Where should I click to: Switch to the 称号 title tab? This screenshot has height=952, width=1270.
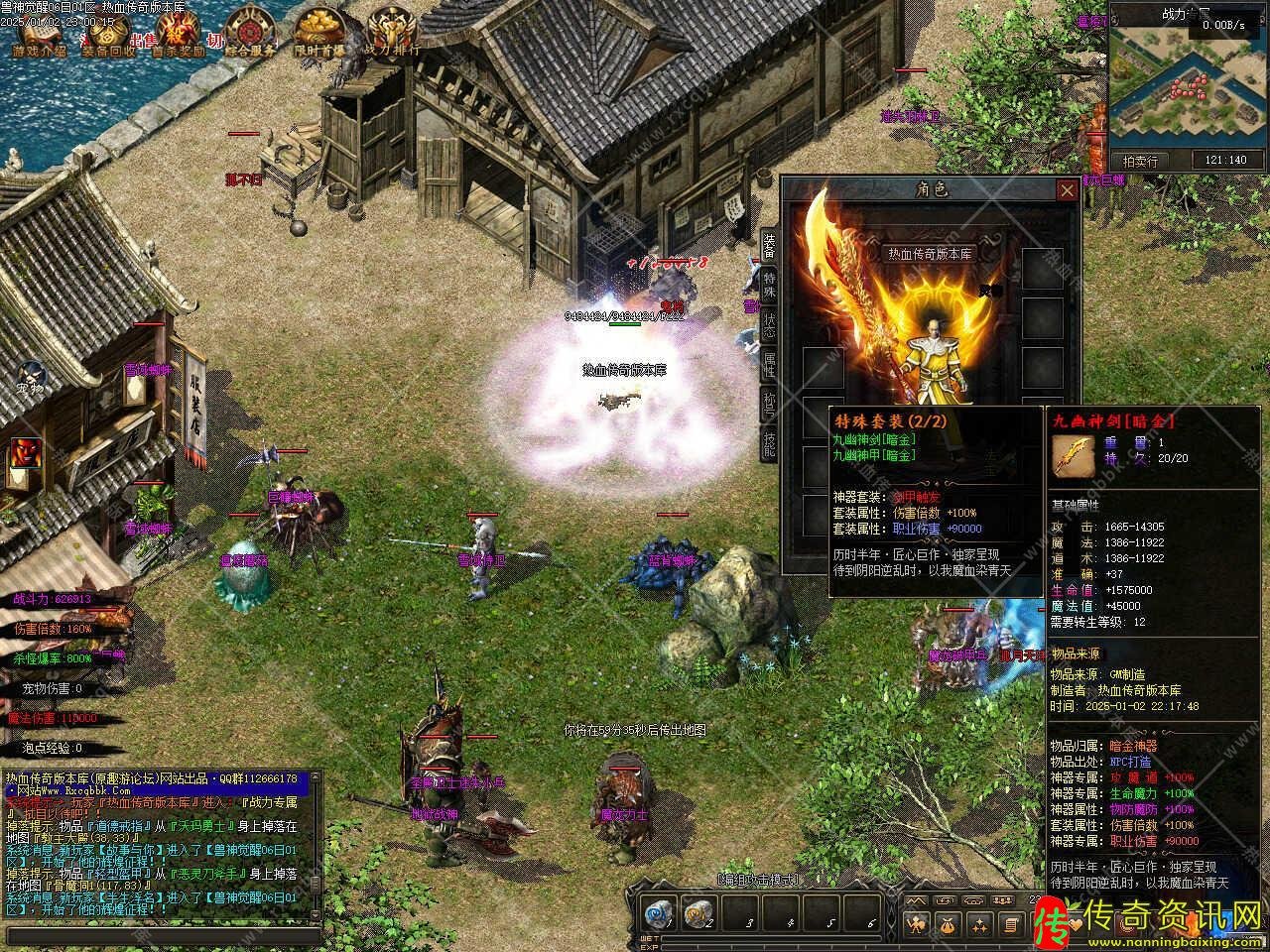click(x=769, y=404)
